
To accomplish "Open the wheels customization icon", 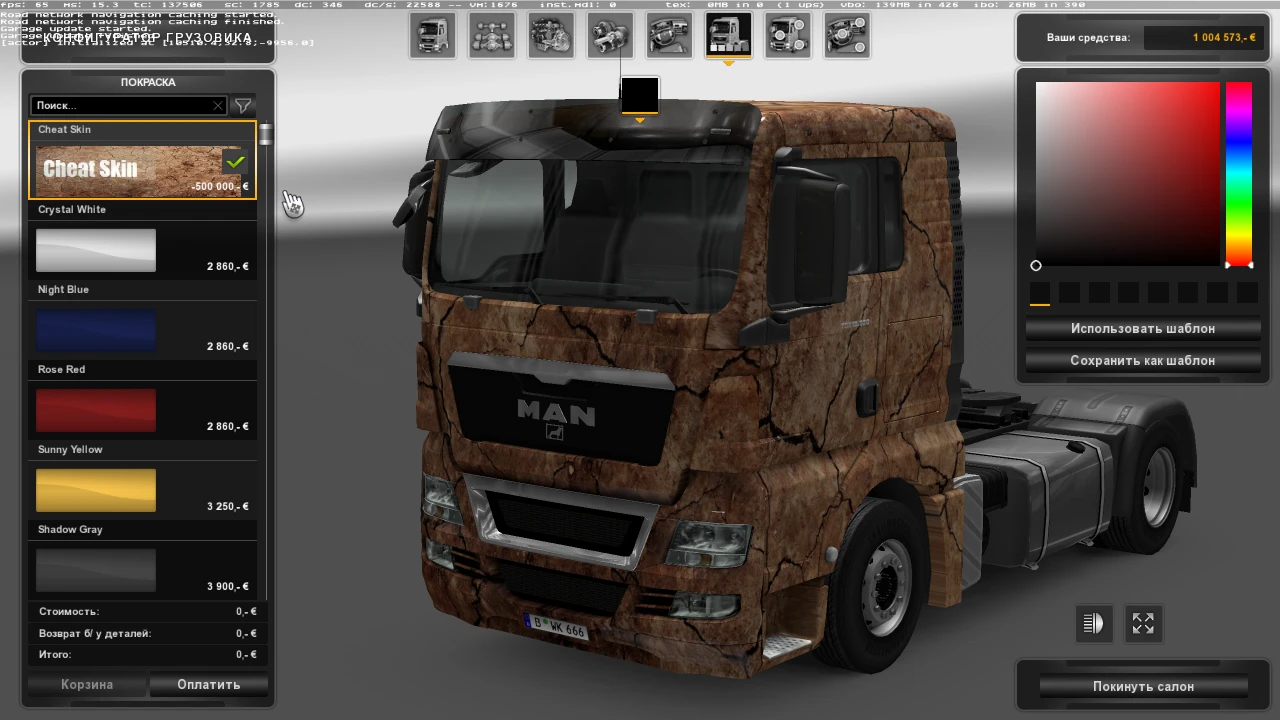I will 788,35.
